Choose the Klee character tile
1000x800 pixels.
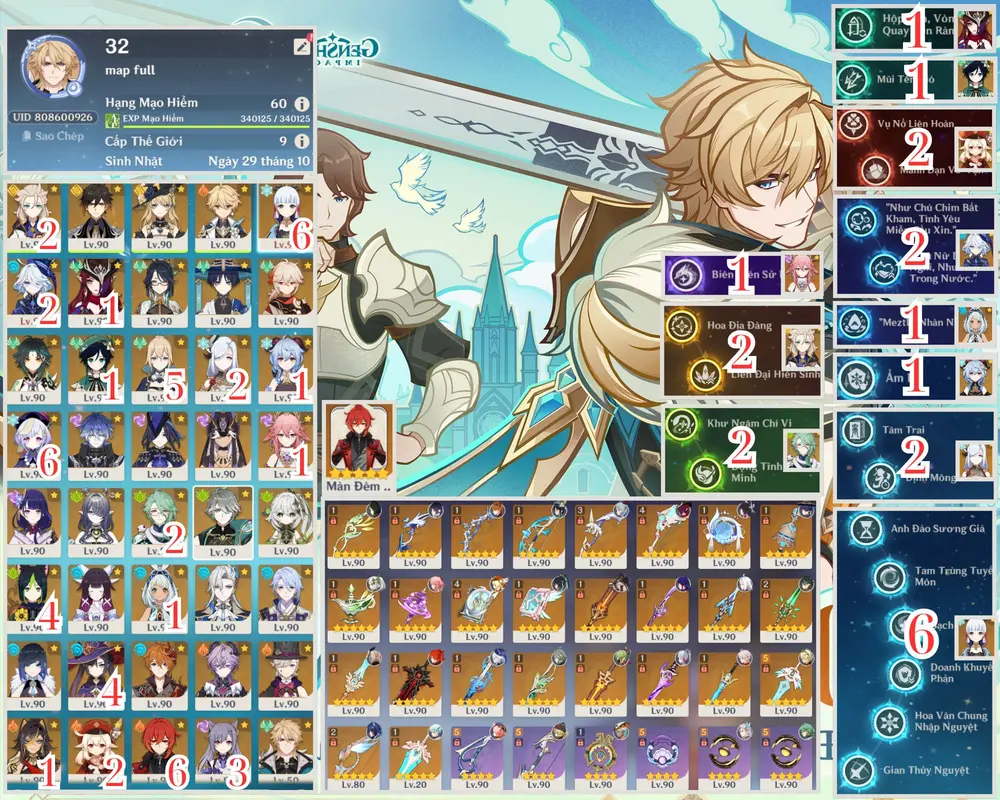(x=96, y=757)
